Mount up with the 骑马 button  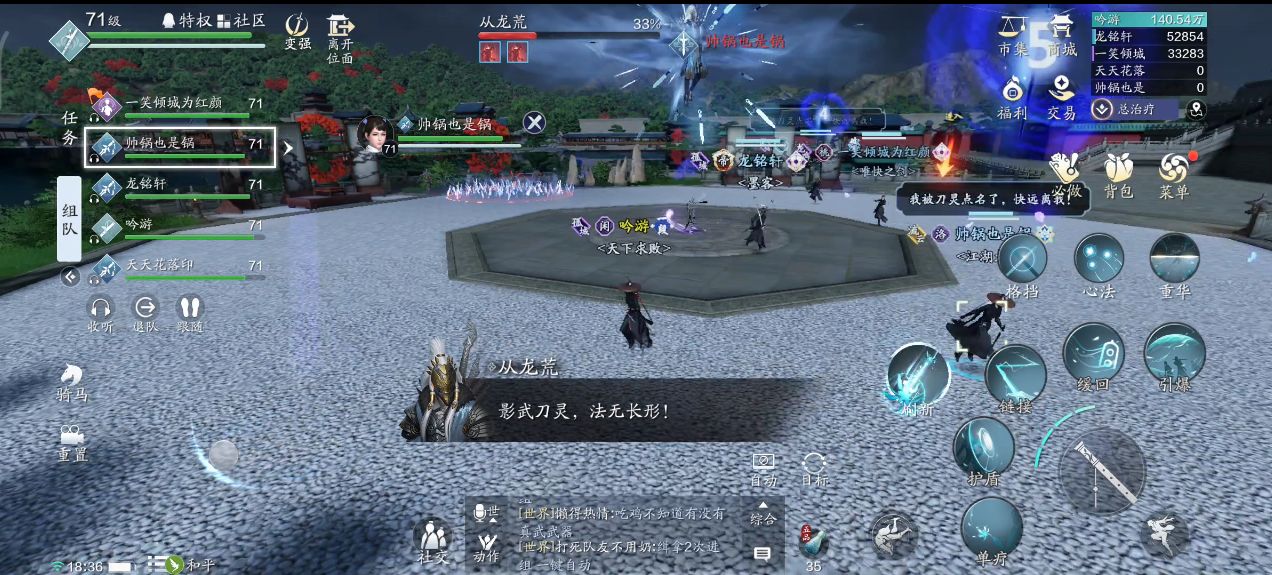pyautogui.click(x=72, y=381)
